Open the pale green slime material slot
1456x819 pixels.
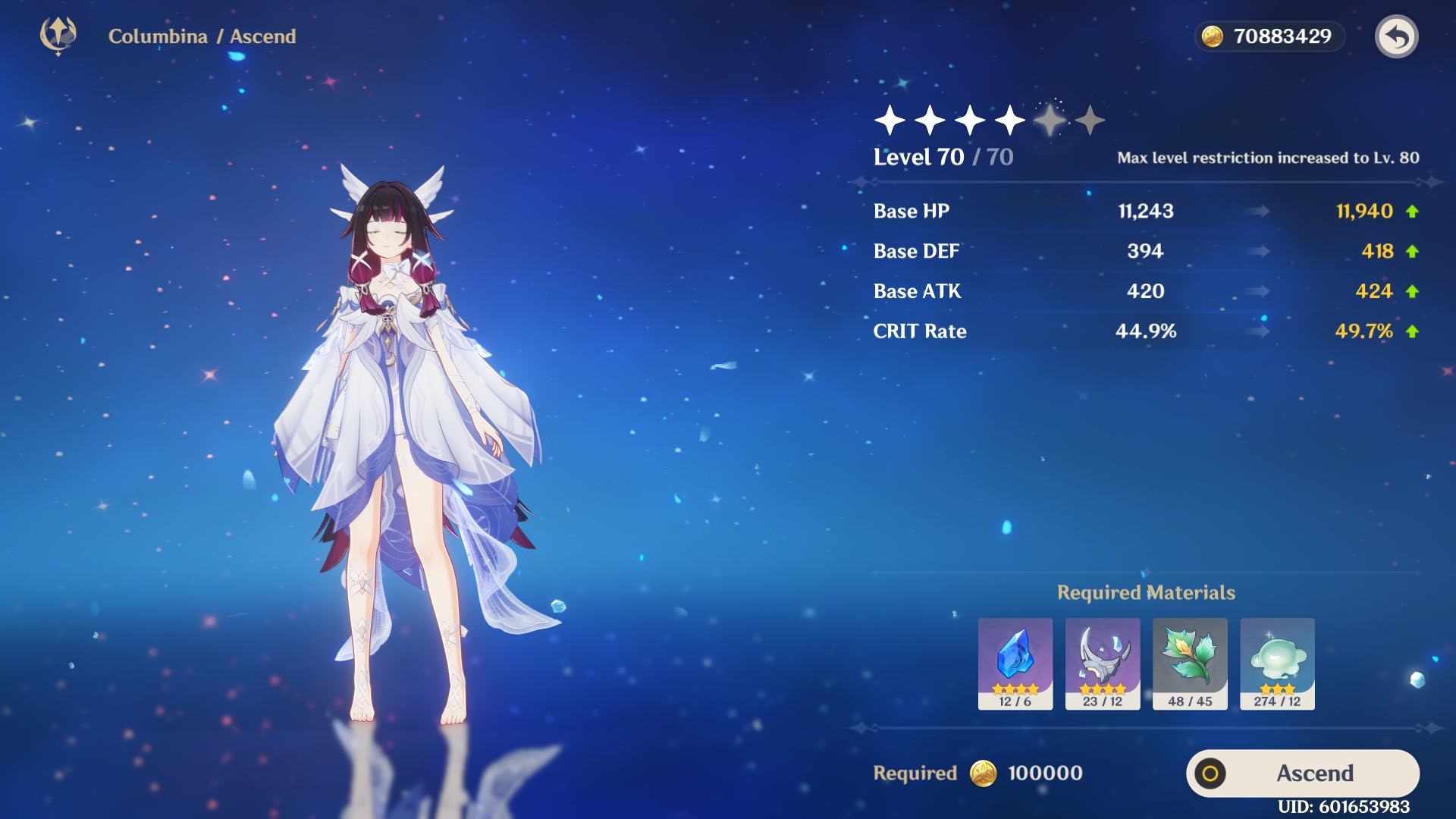point(1277,664)
